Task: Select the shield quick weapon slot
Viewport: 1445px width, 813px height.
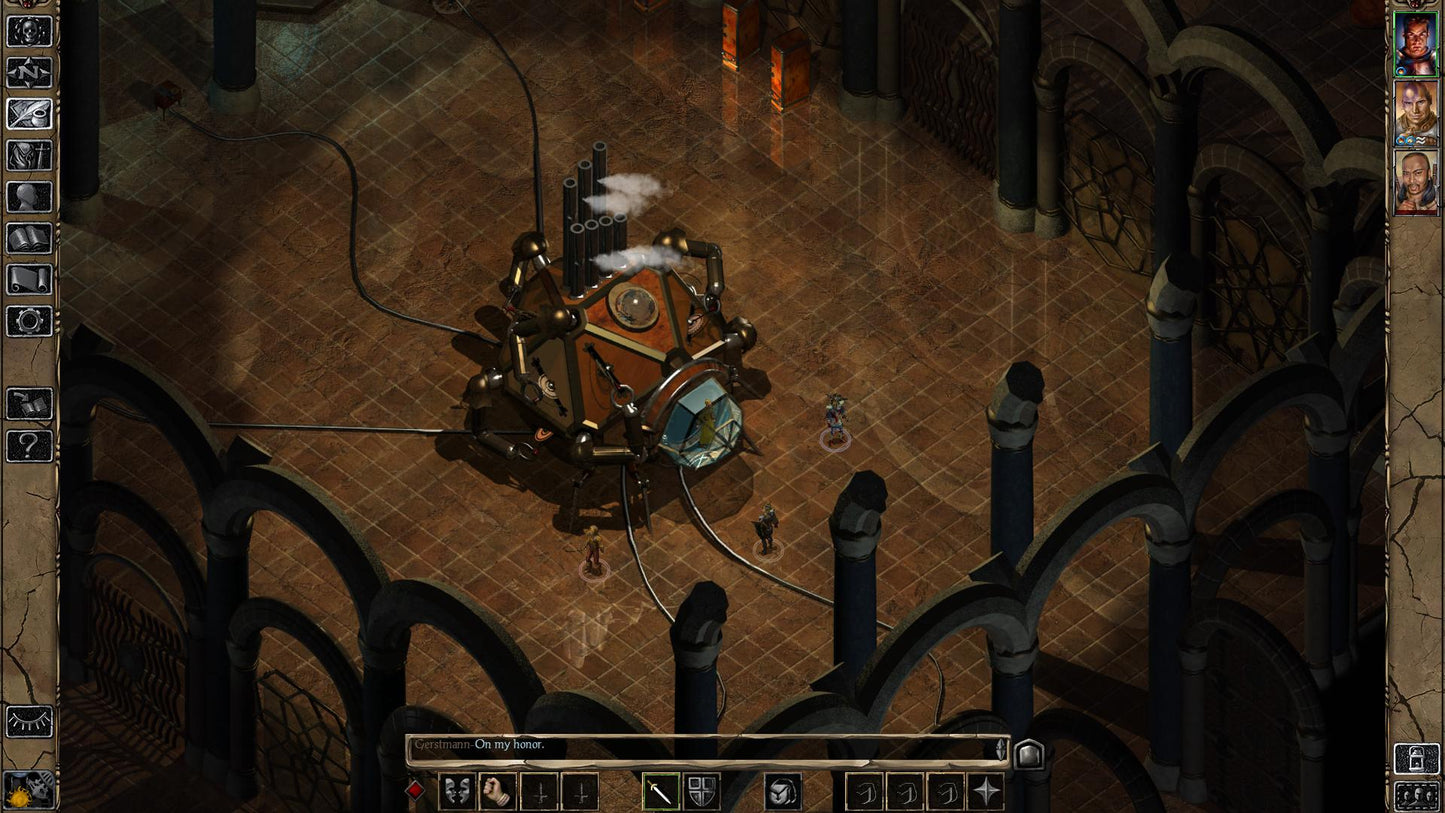Action: pos(700,793)
